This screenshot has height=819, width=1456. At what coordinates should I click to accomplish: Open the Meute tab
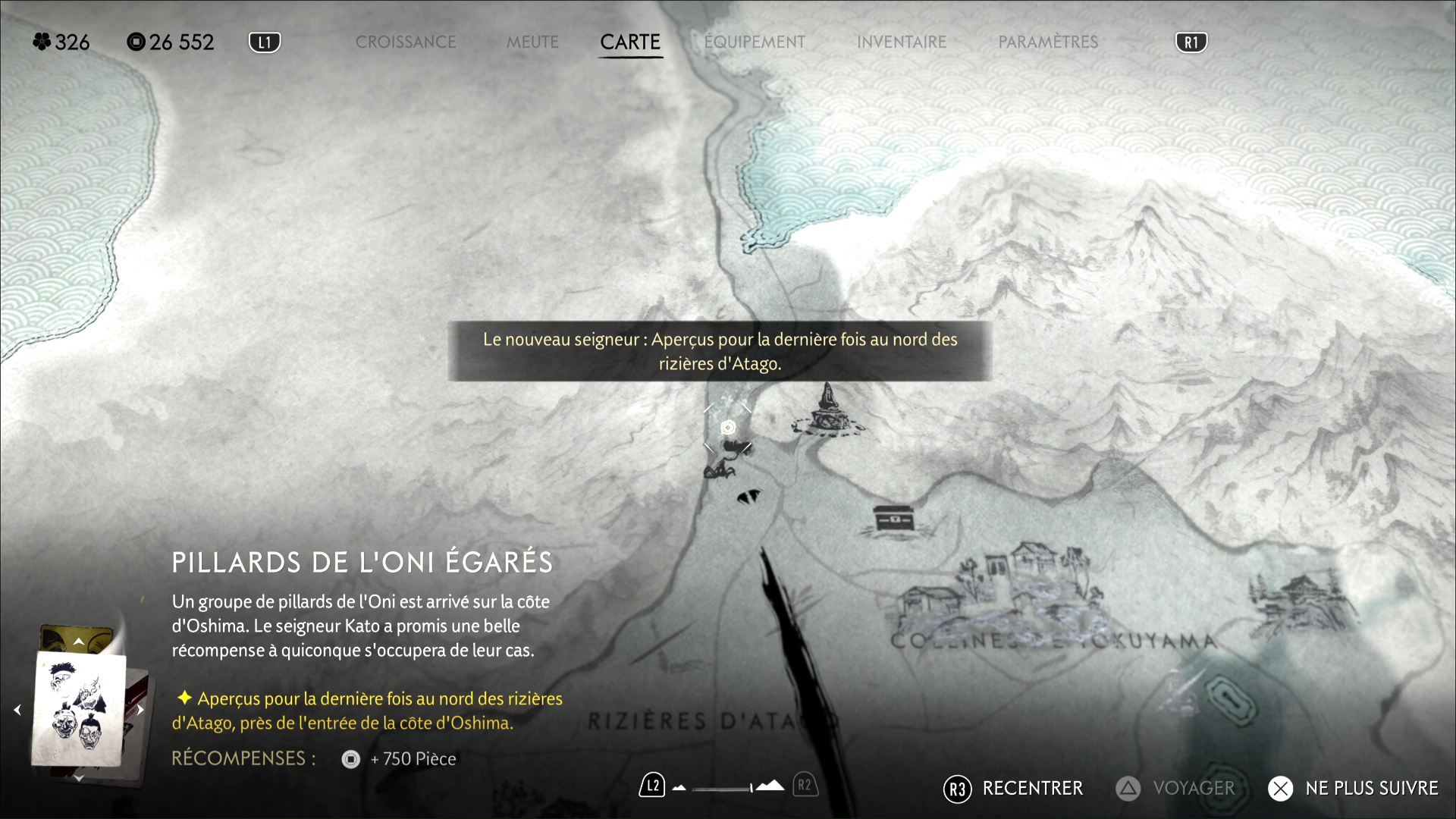(532, 42)
